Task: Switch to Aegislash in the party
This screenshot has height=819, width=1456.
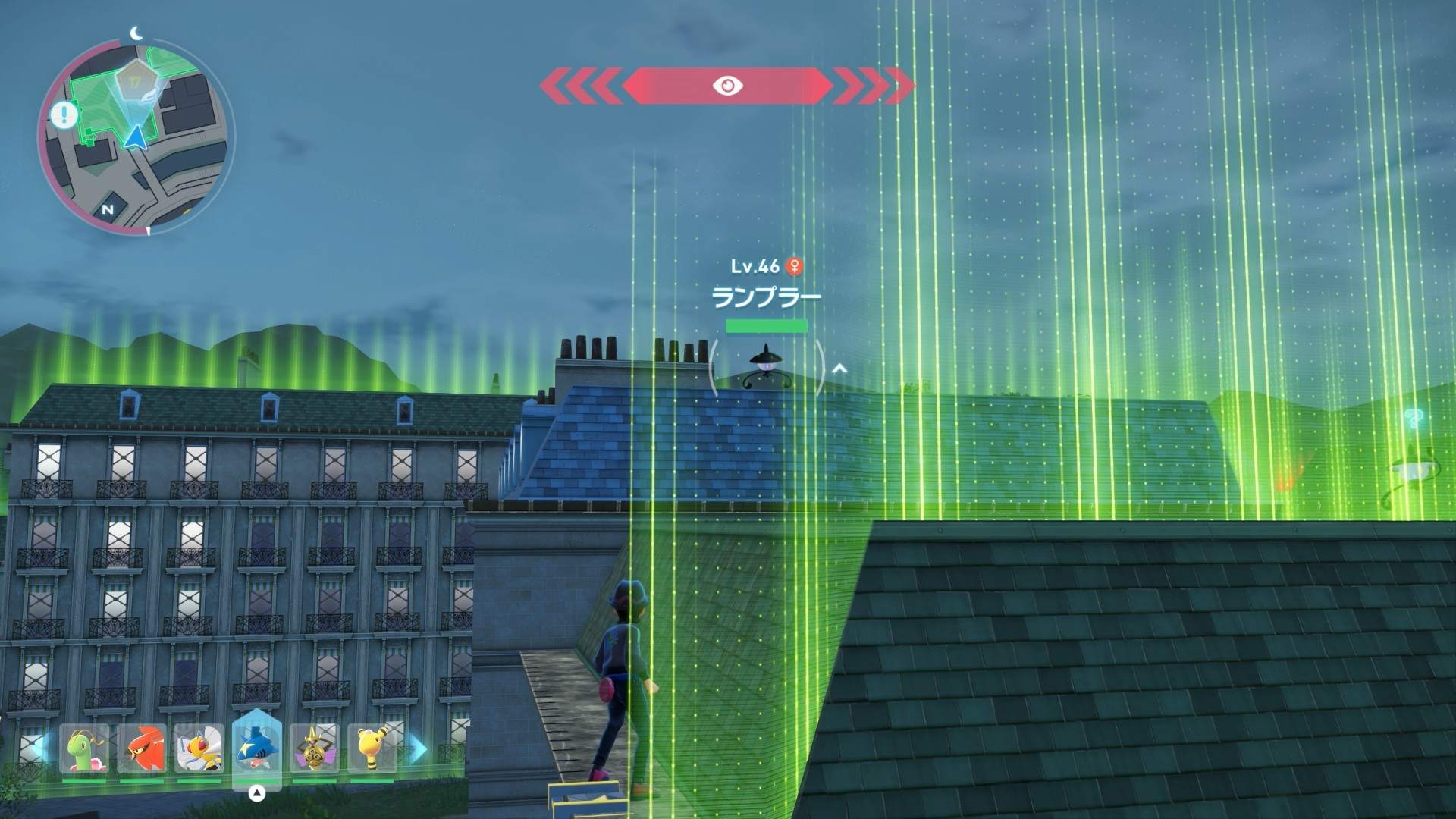Action: pyautogui.click(x=314, y=748)
